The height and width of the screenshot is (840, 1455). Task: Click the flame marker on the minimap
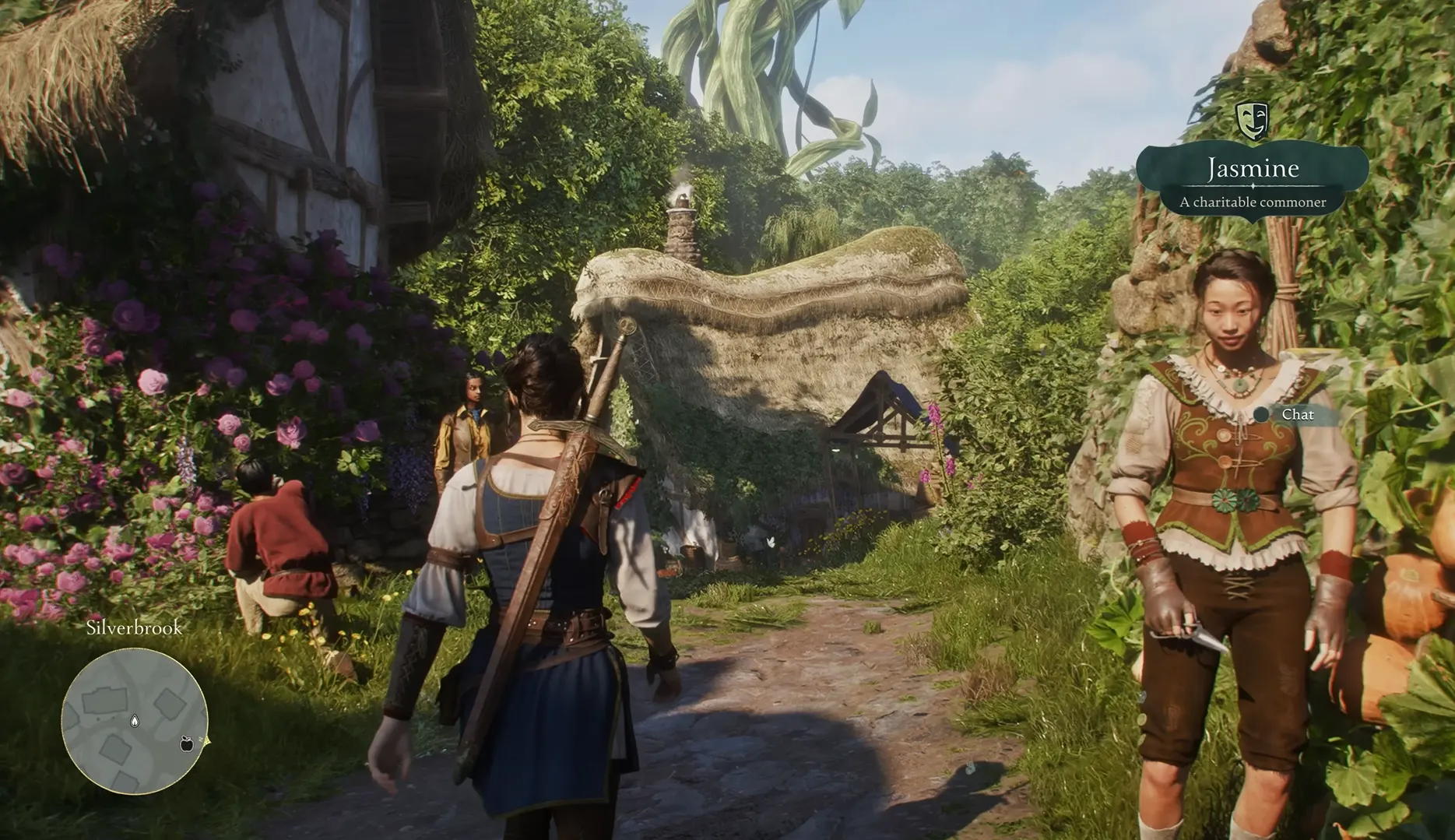tap(135, 721)
